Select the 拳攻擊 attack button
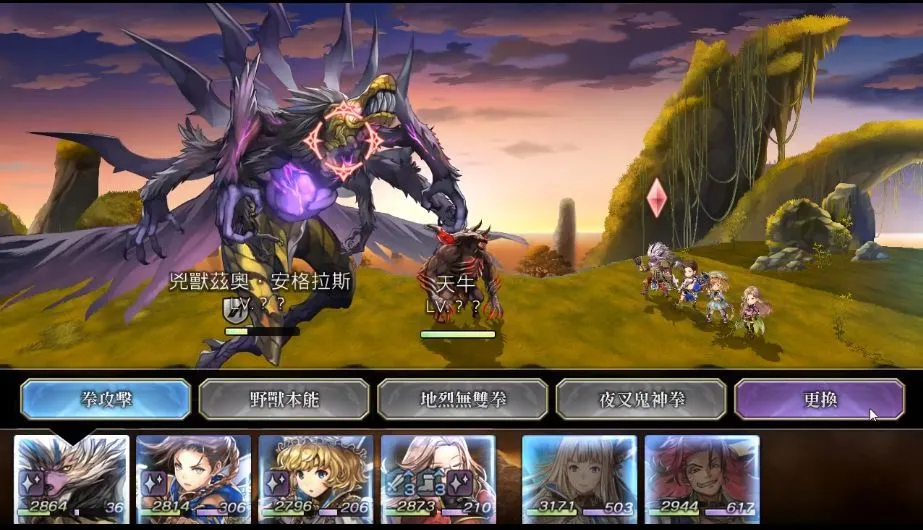 [x=105, y=399]
